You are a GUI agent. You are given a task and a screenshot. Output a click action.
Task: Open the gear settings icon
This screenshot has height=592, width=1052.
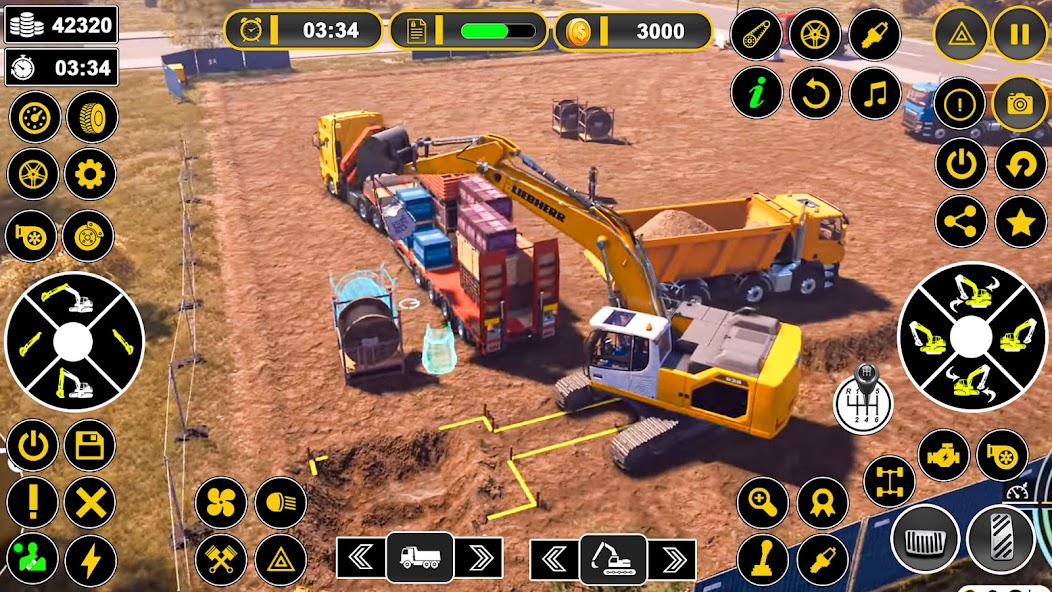pyautogui.click(x=91, y=175)
